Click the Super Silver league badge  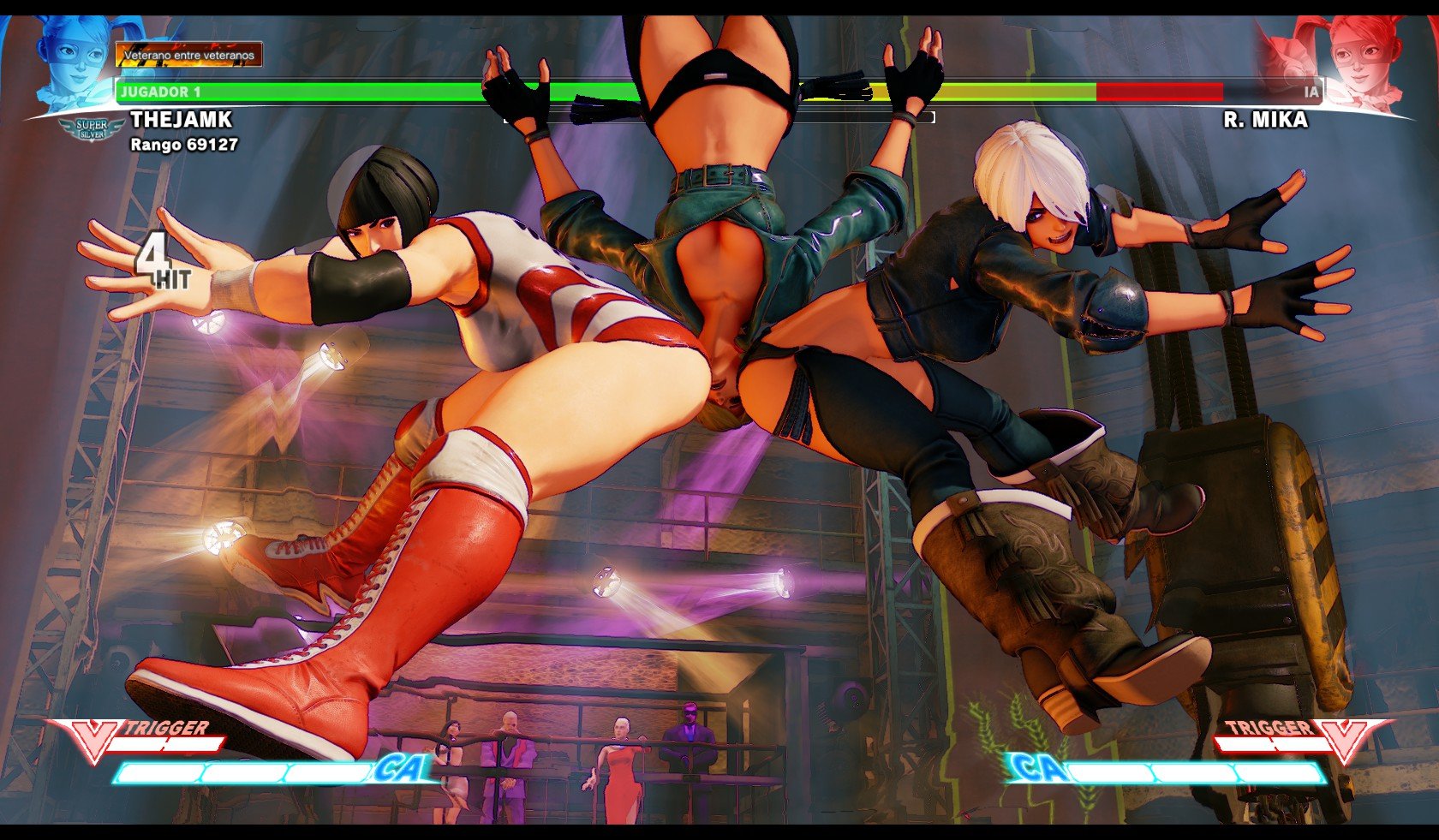91,129
